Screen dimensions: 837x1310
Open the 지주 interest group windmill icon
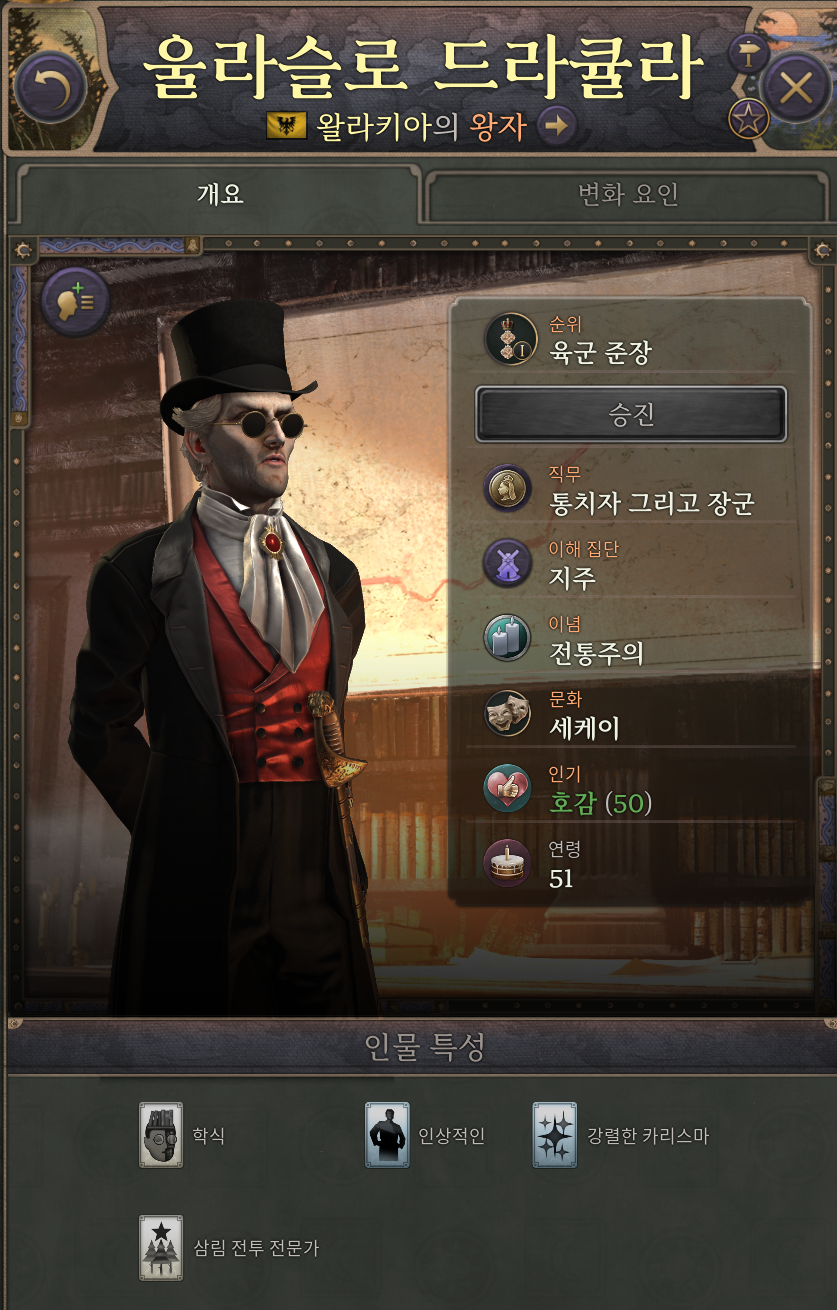(508, 564)
